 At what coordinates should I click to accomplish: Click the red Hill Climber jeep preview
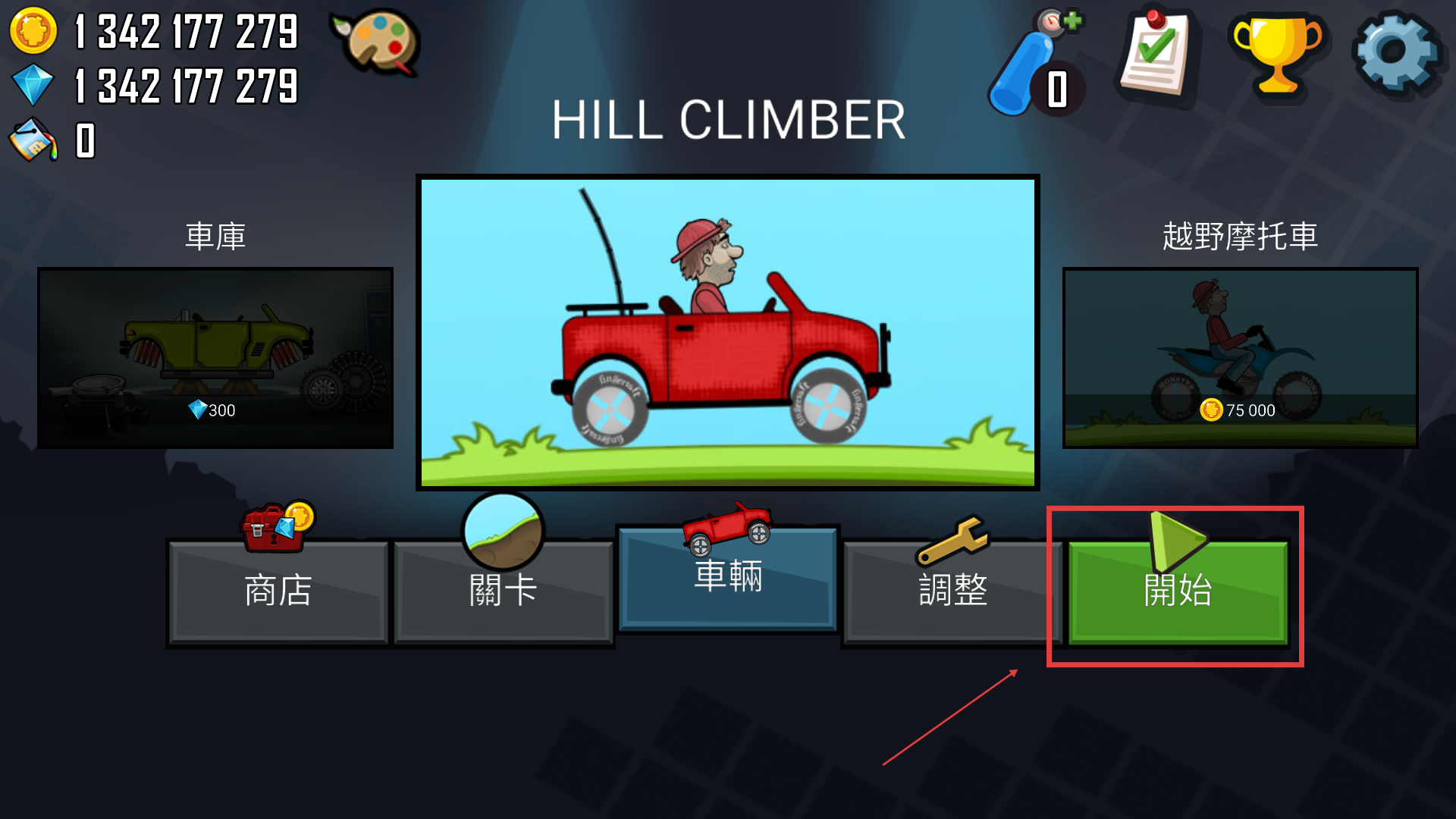pyautogui.click(x=728, y=332)
